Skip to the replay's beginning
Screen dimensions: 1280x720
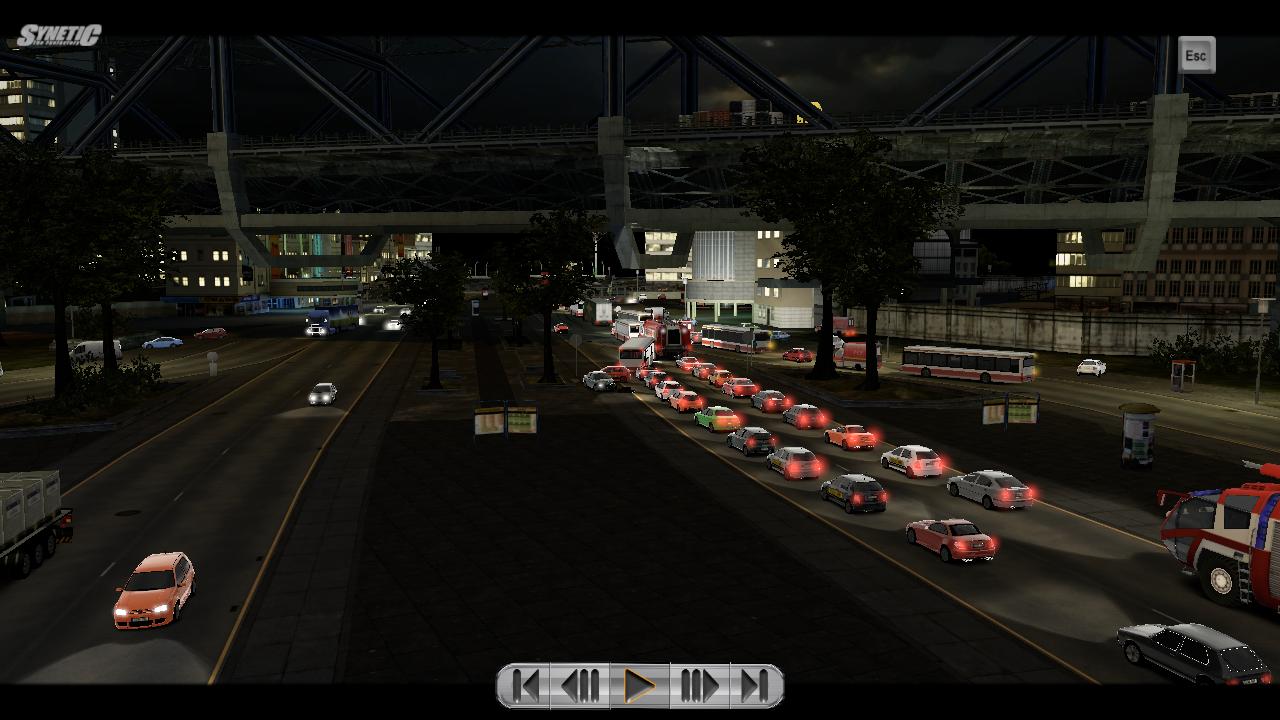coord(525,686)
